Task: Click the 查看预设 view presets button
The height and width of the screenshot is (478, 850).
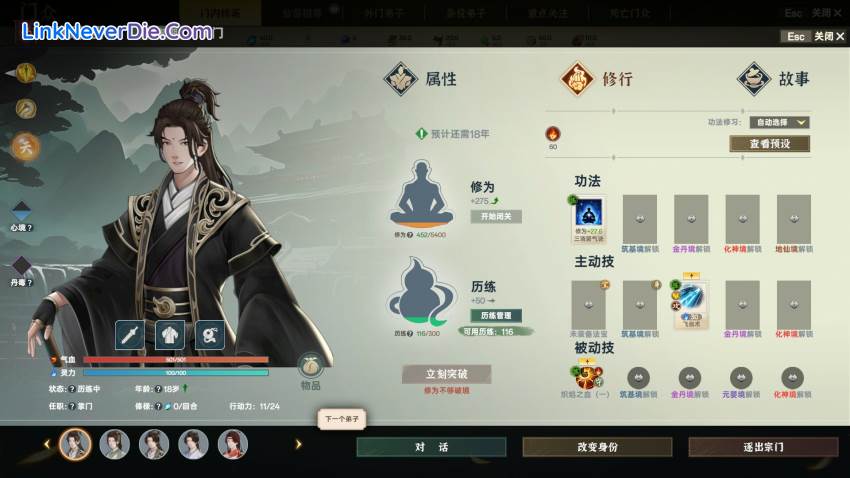Action: (x=769, y=143)
